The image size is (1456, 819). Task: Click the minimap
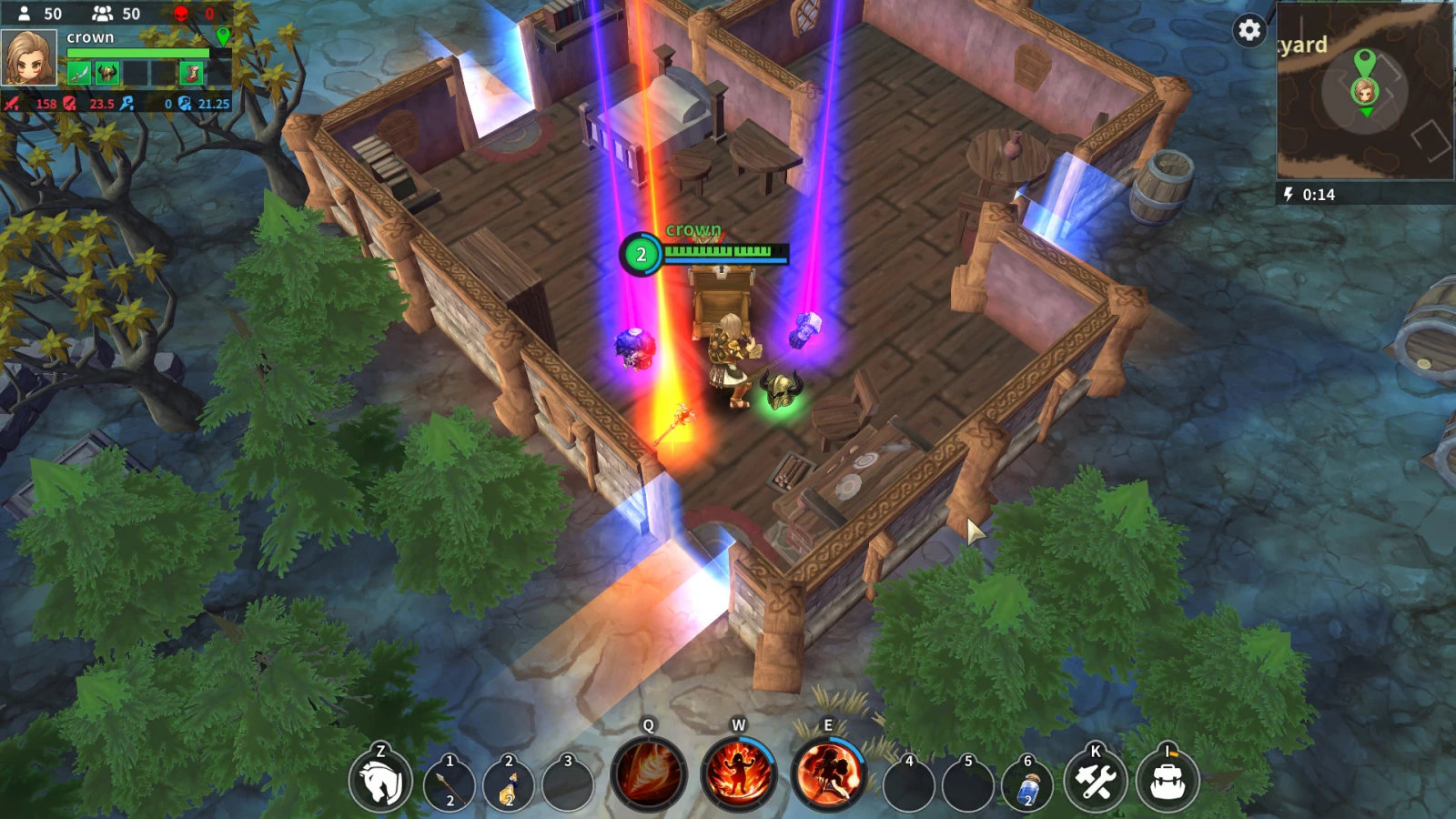(1364, 91)
